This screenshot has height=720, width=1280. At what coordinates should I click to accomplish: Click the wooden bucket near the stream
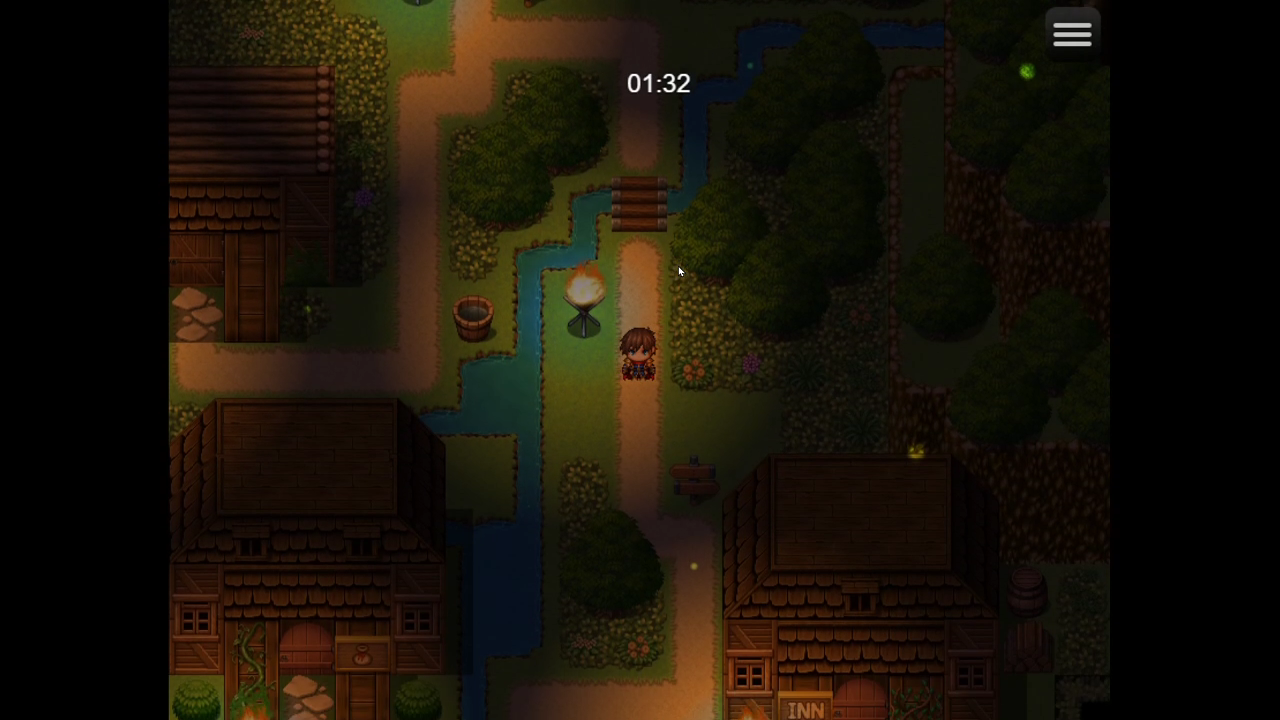coord(471,316)
